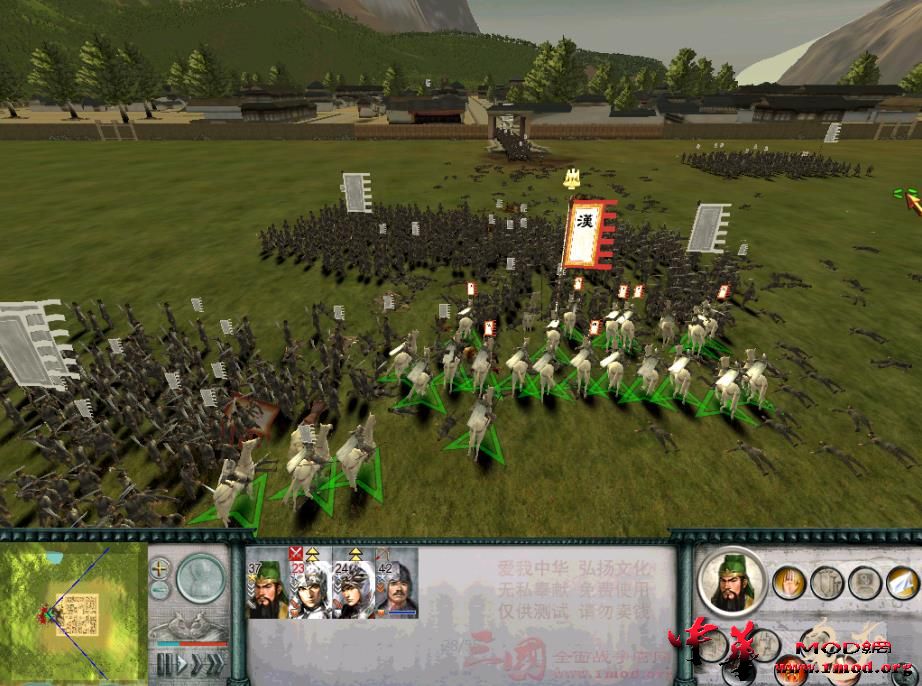Screen dimensions: 922x686
Task: Select the green-hat general unit card
Action: click(x=268, y=588)
